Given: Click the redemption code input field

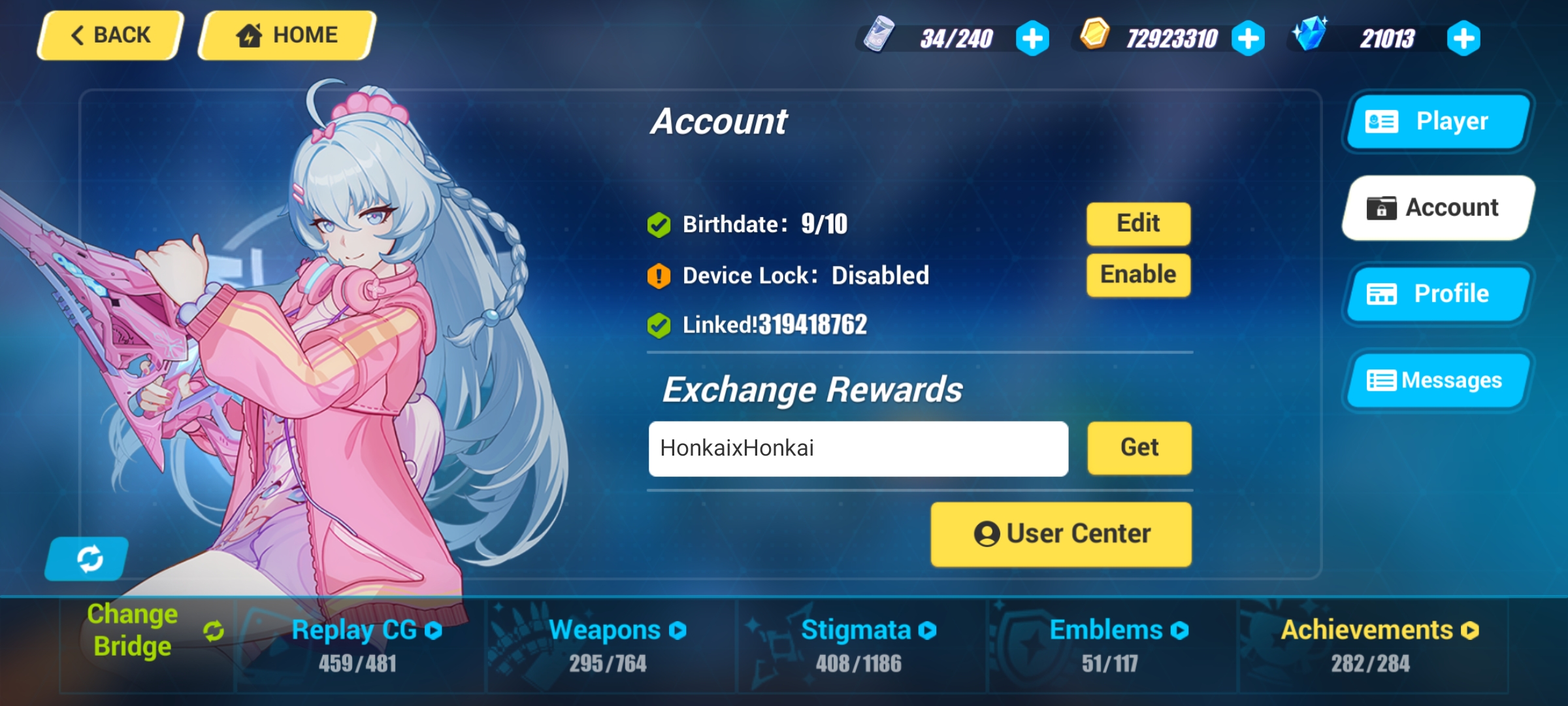Looking at the screenshot, I should tap(857, 448).
